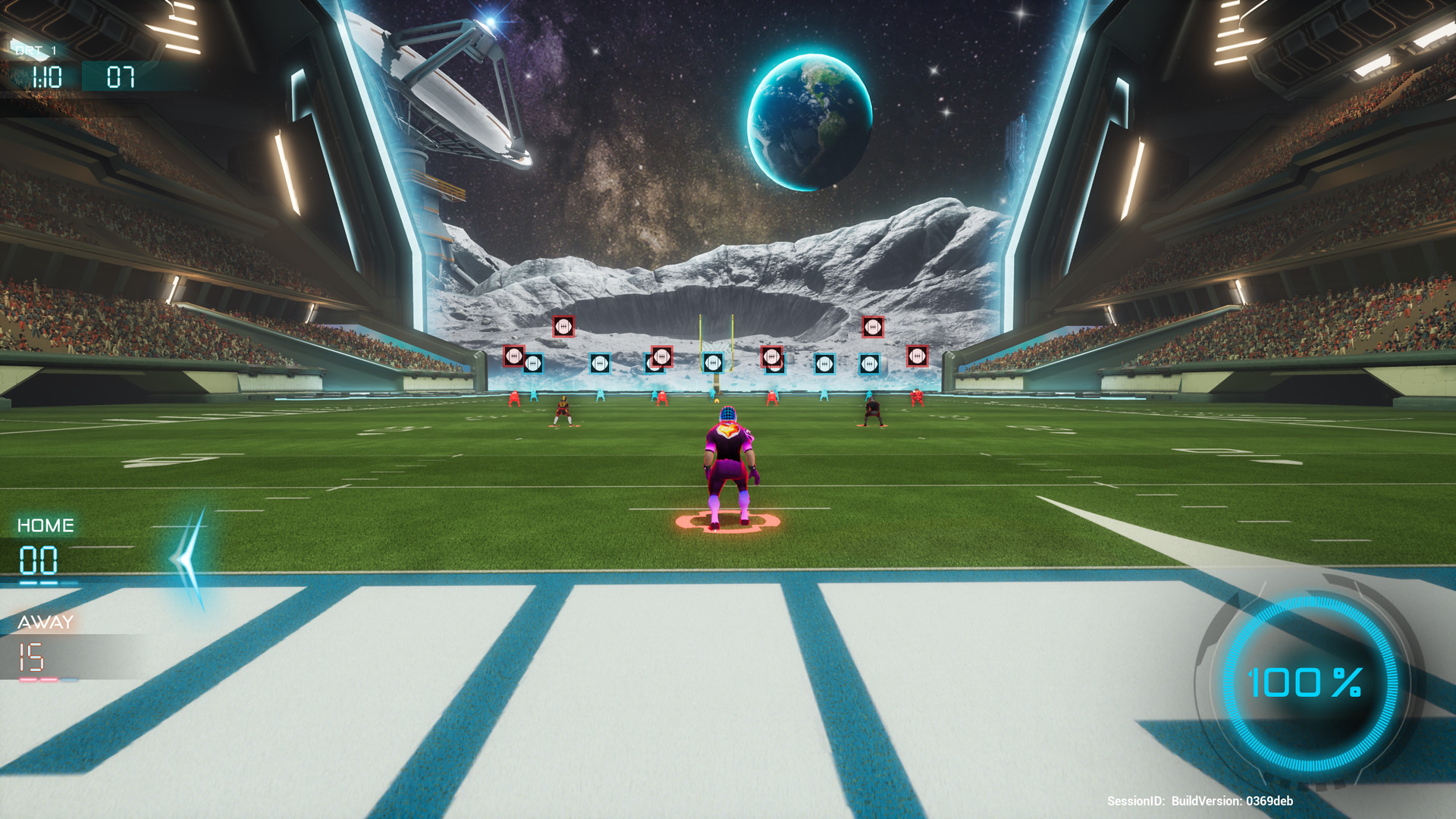The height and width of the screenshot is (819, 1456).
Task: Select the leftmost blue football marker
Action: 533,362
